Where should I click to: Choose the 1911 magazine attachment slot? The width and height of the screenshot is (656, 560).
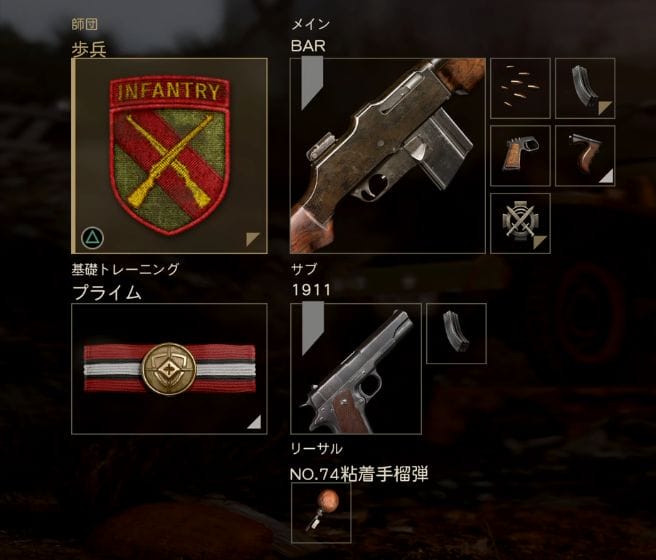point(456,333)
